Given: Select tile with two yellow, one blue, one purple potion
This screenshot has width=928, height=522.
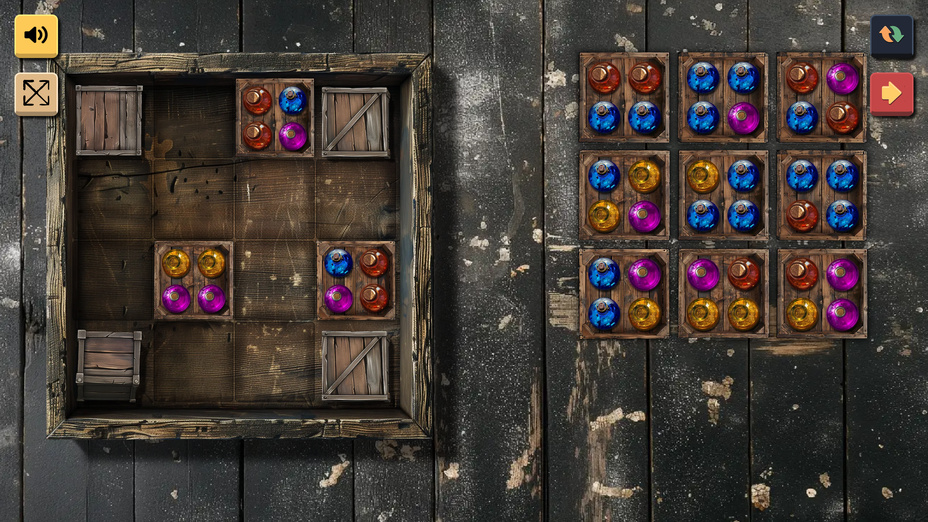Looking at the screenshot, I should [x=624, y=196].
